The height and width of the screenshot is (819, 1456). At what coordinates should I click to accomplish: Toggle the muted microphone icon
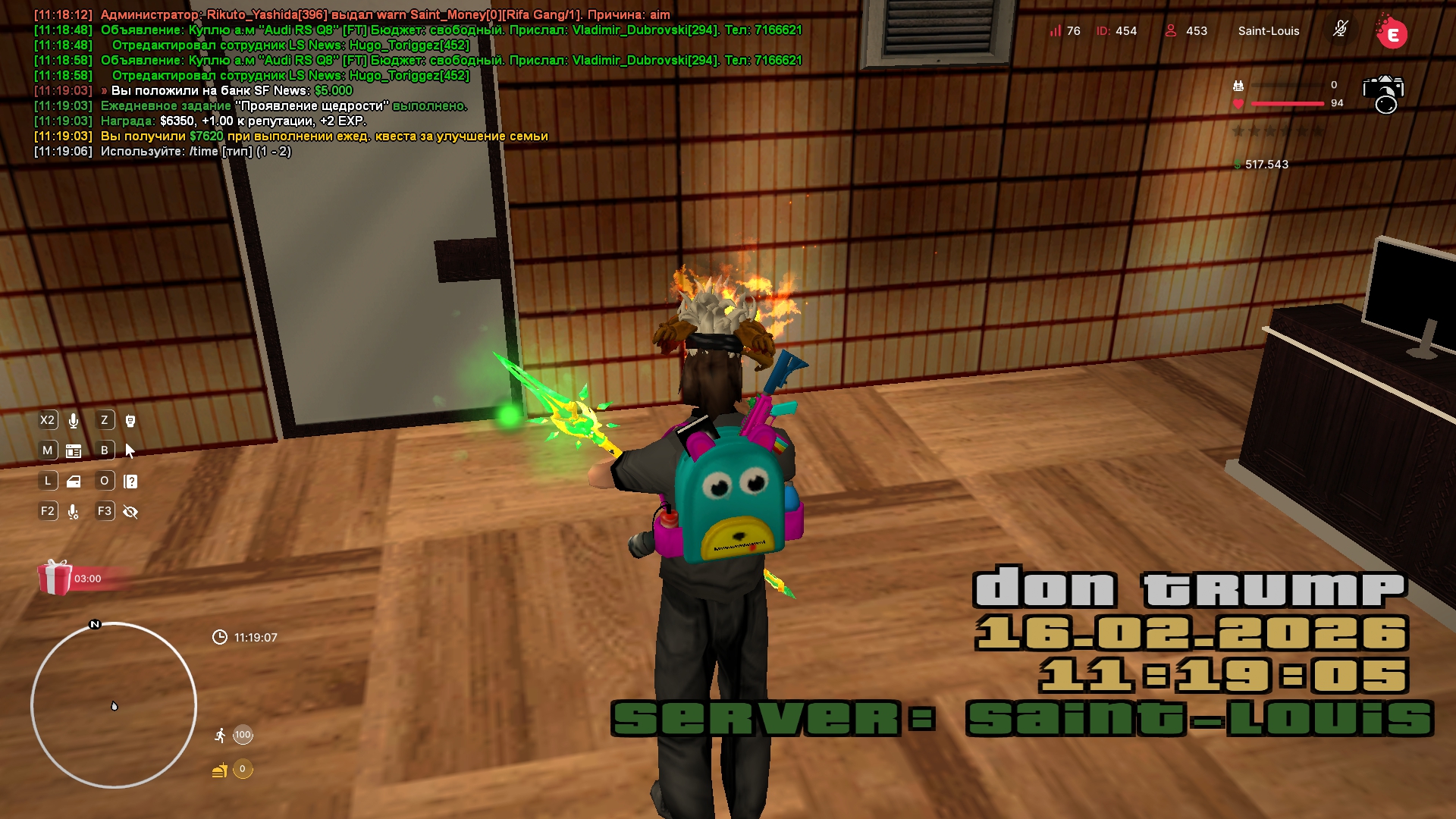(x=1341, y=30)
